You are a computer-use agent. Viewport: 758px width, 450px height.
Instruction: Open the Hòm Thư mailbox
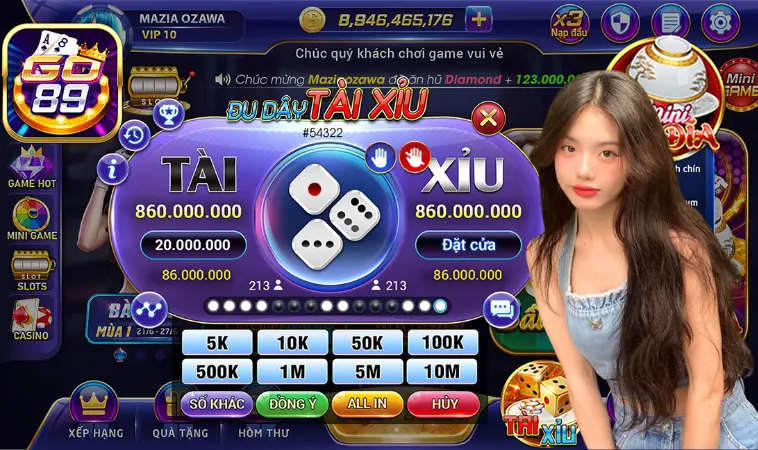coord(263,432)
